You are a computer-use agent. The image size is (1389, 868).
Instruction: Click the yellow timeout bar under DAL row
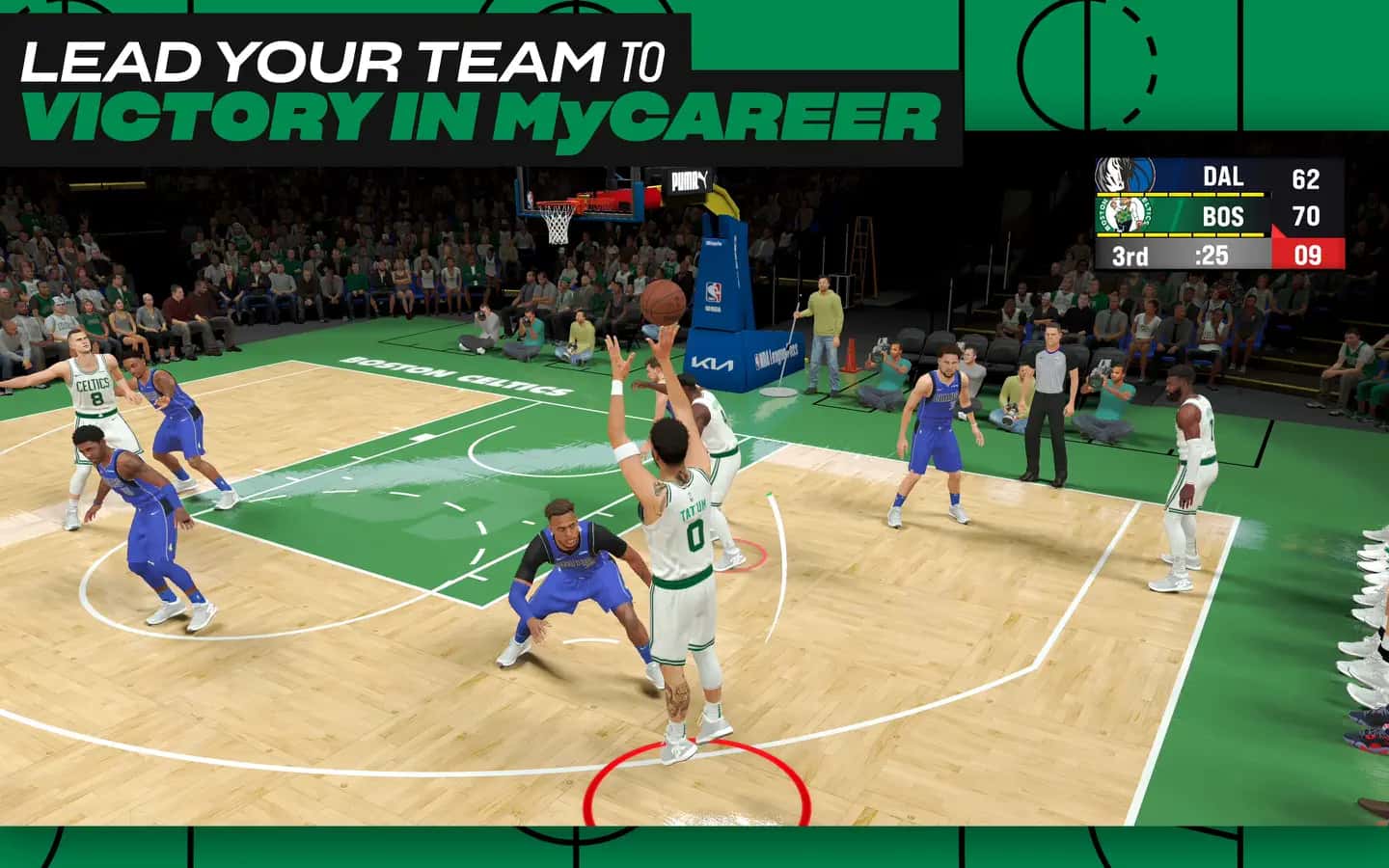pos(1178,195)
